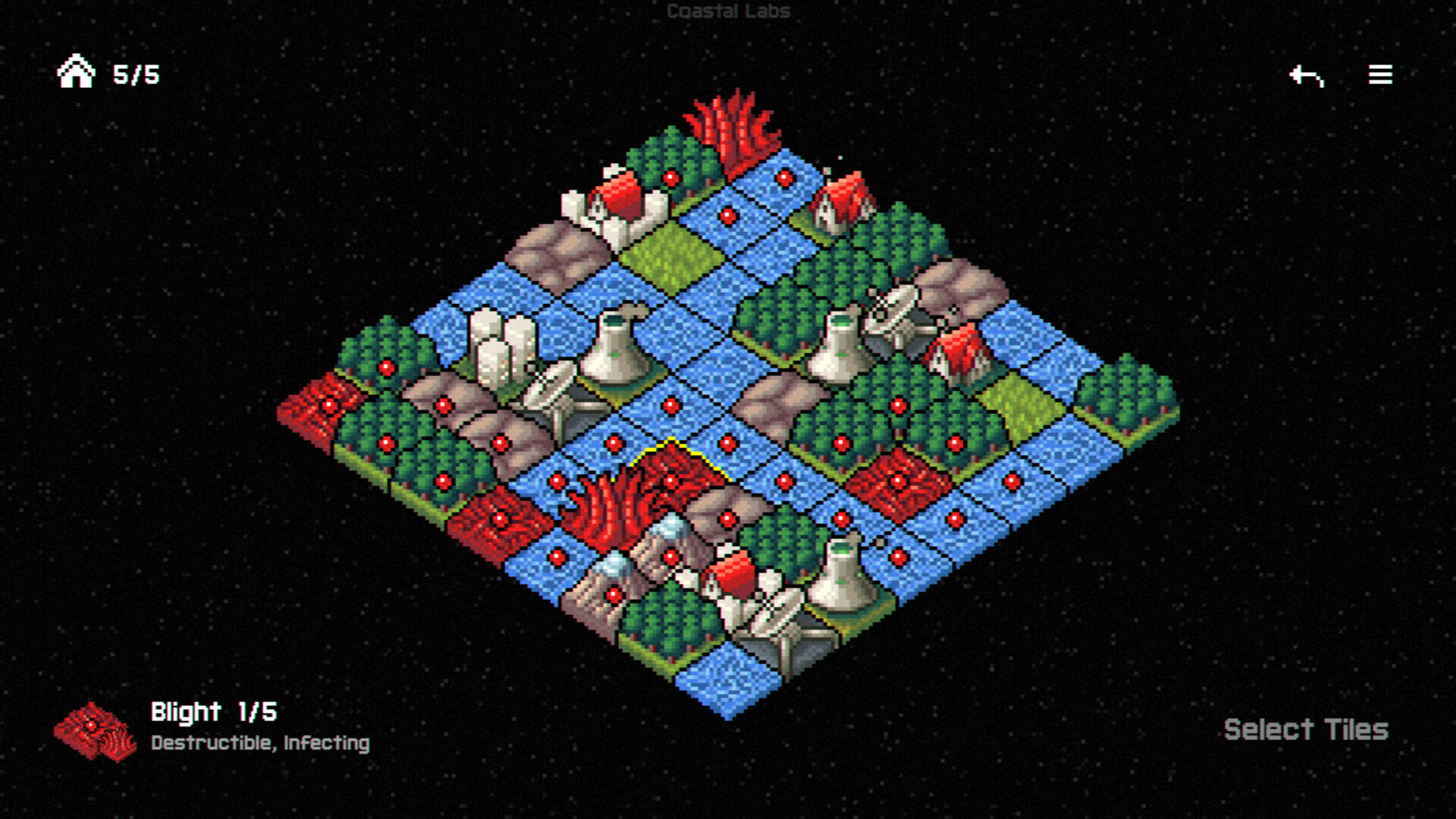Click the Coastal Labs level title
Viewport: 1456px width, 819px height.
coord(726,12)
